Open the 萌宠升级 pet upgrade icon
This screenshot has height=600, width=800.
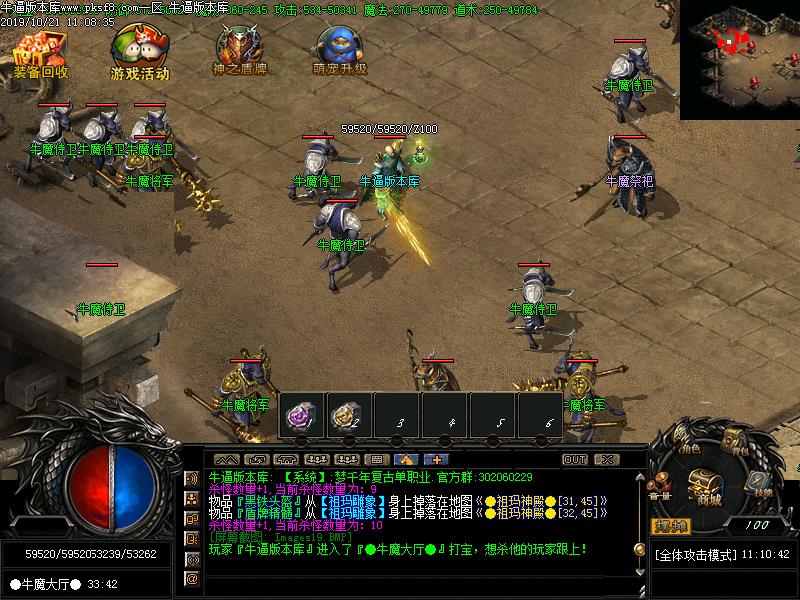click(x=339, y=50)
